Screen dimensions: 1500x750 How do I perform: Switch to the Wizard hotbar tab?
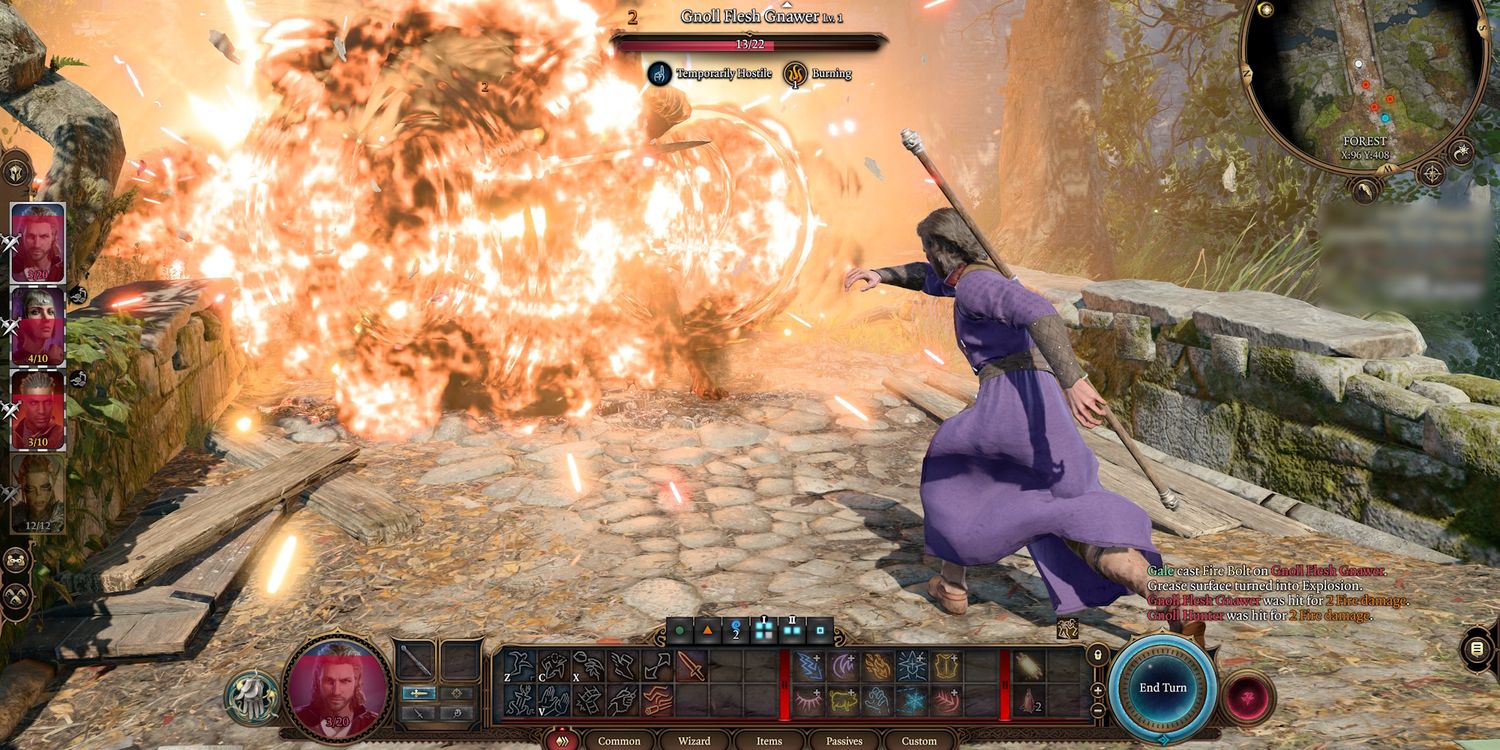tap(694, 741)
